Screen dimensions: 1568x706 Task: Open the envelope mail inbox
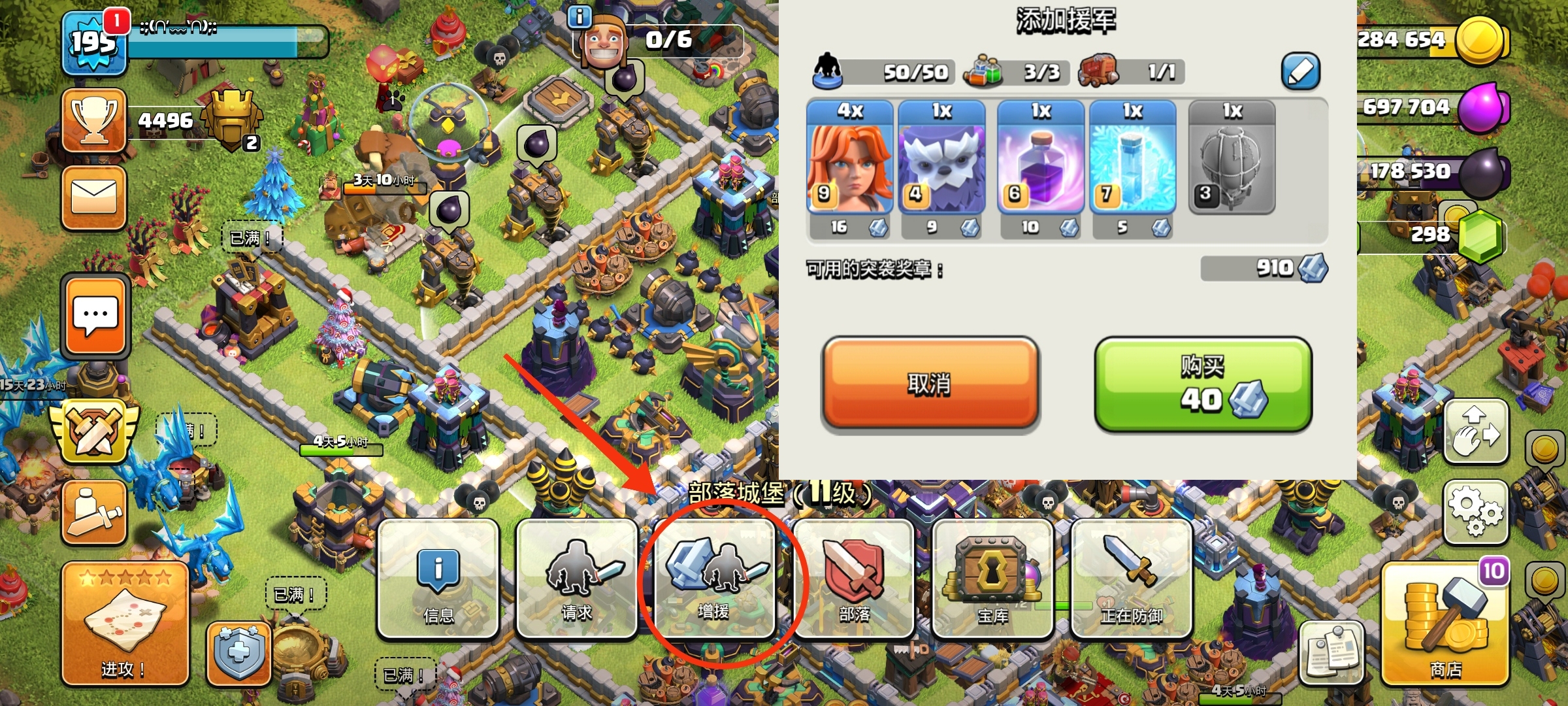[94, 197]
